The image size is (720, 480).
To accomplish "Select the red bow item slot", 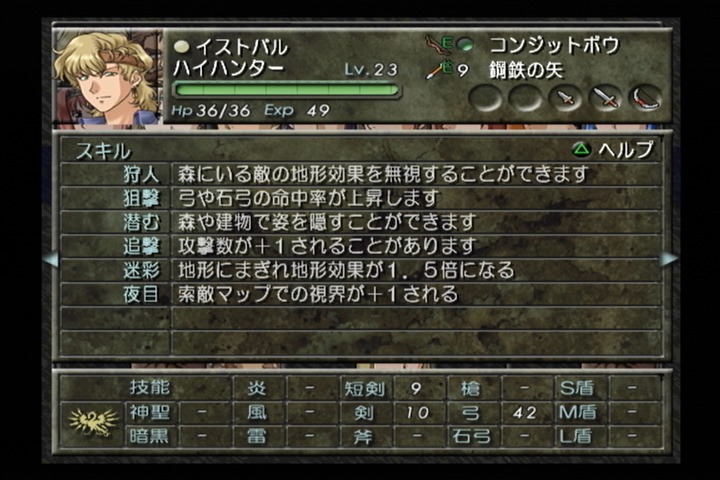I will click(645, 98).
